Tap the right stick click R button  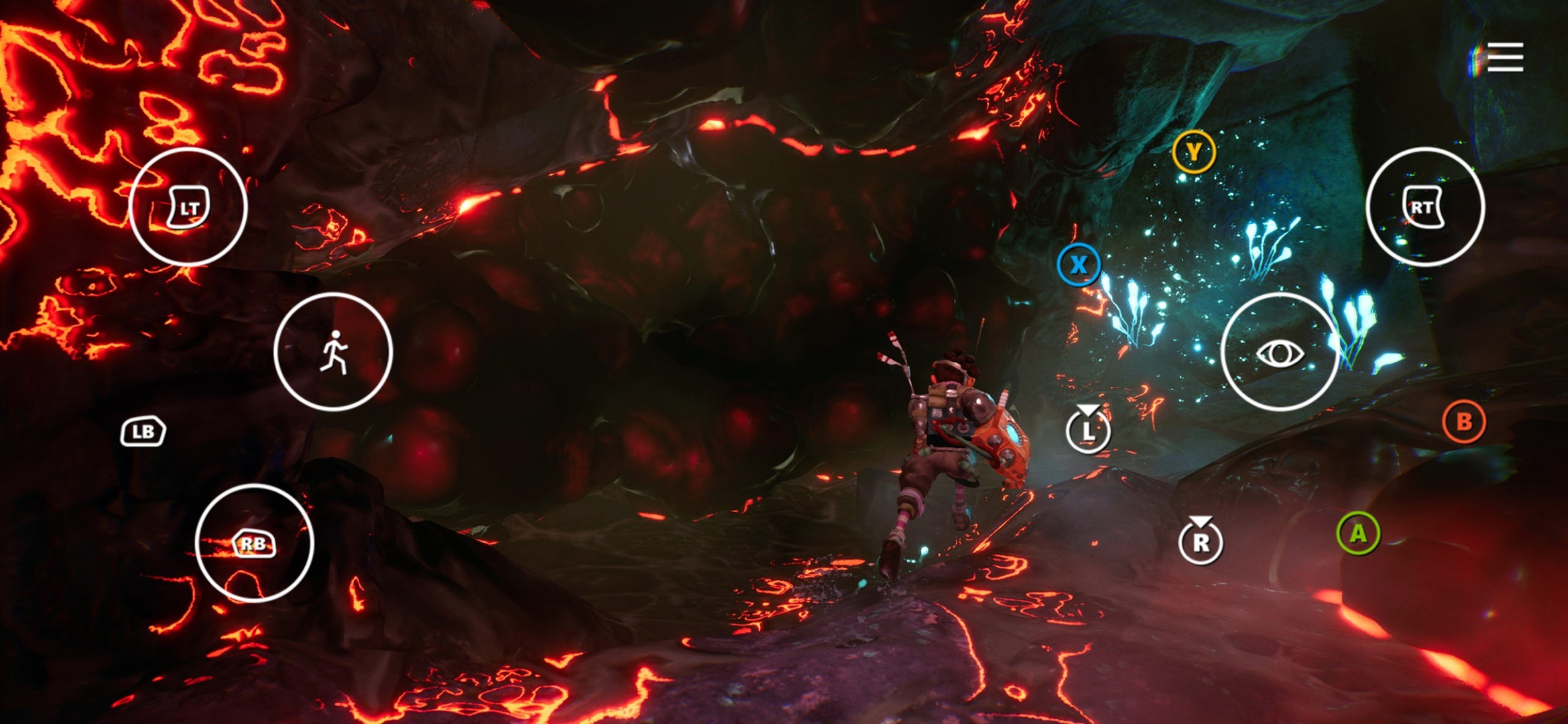click(x=1201, y=541)
